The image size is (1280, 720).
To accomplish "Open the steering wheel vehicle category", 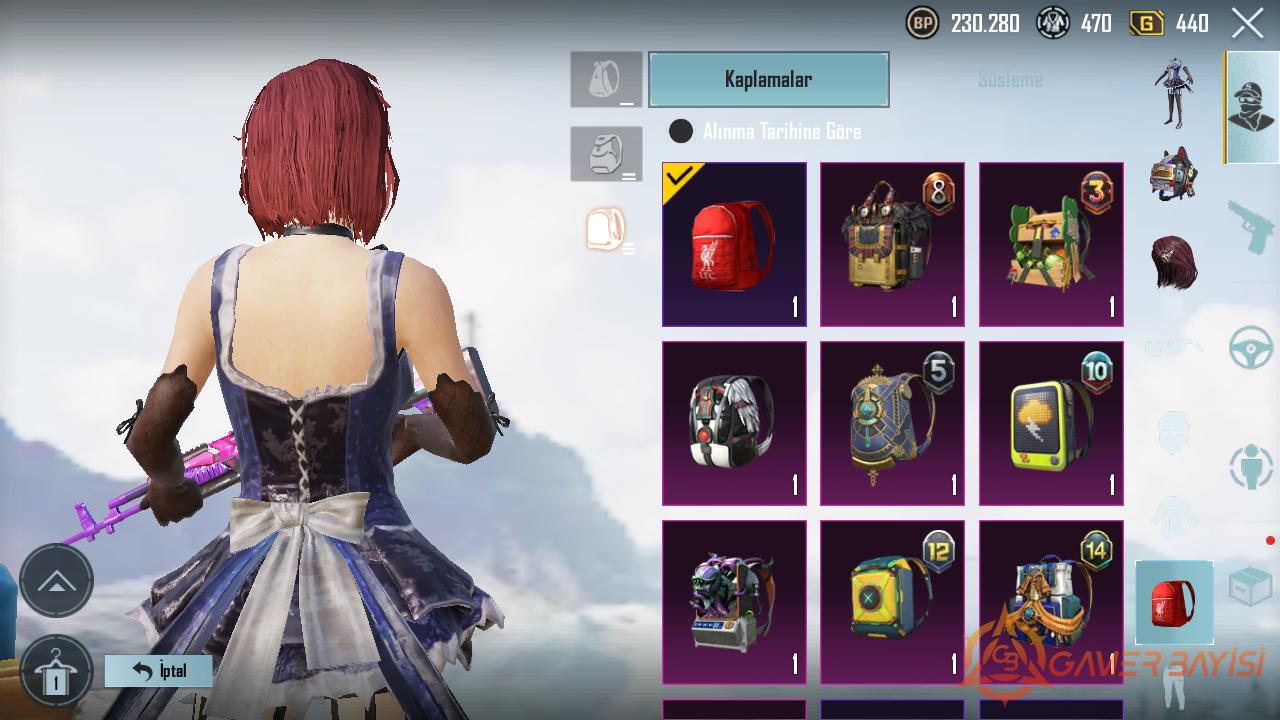I will click(1250, 348).
